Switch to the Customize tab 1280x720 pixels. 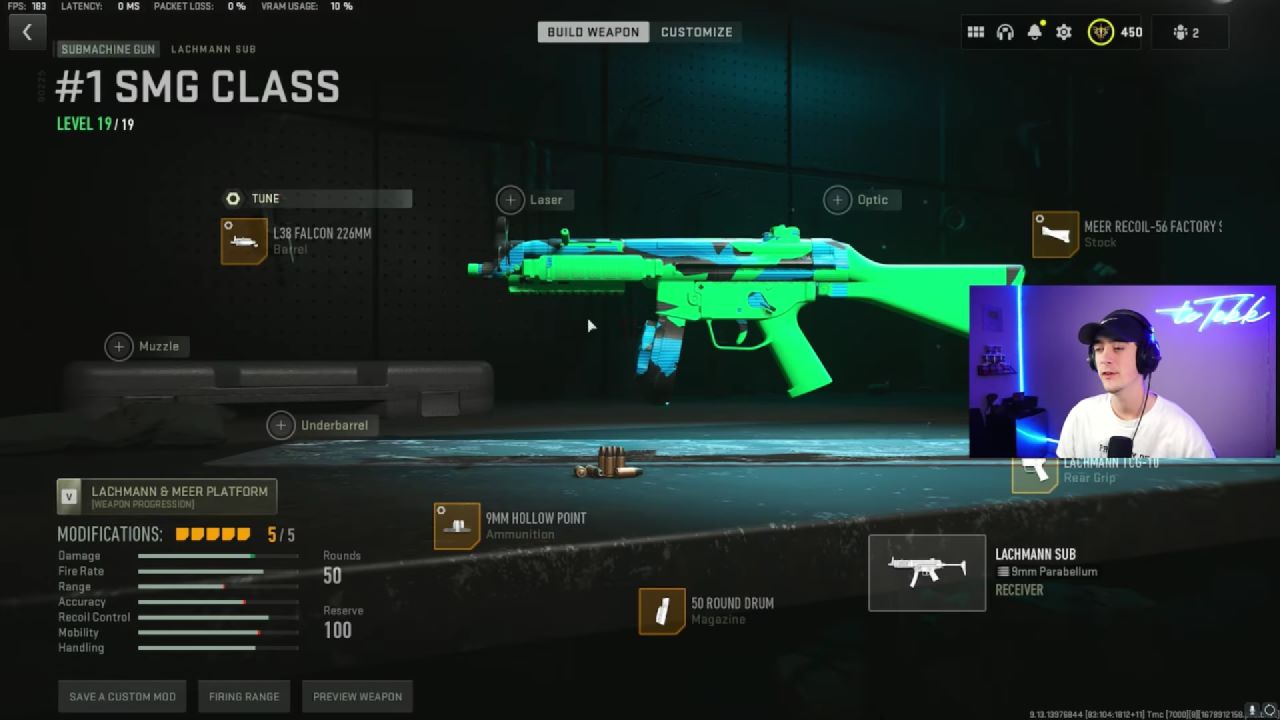point(697,31)
